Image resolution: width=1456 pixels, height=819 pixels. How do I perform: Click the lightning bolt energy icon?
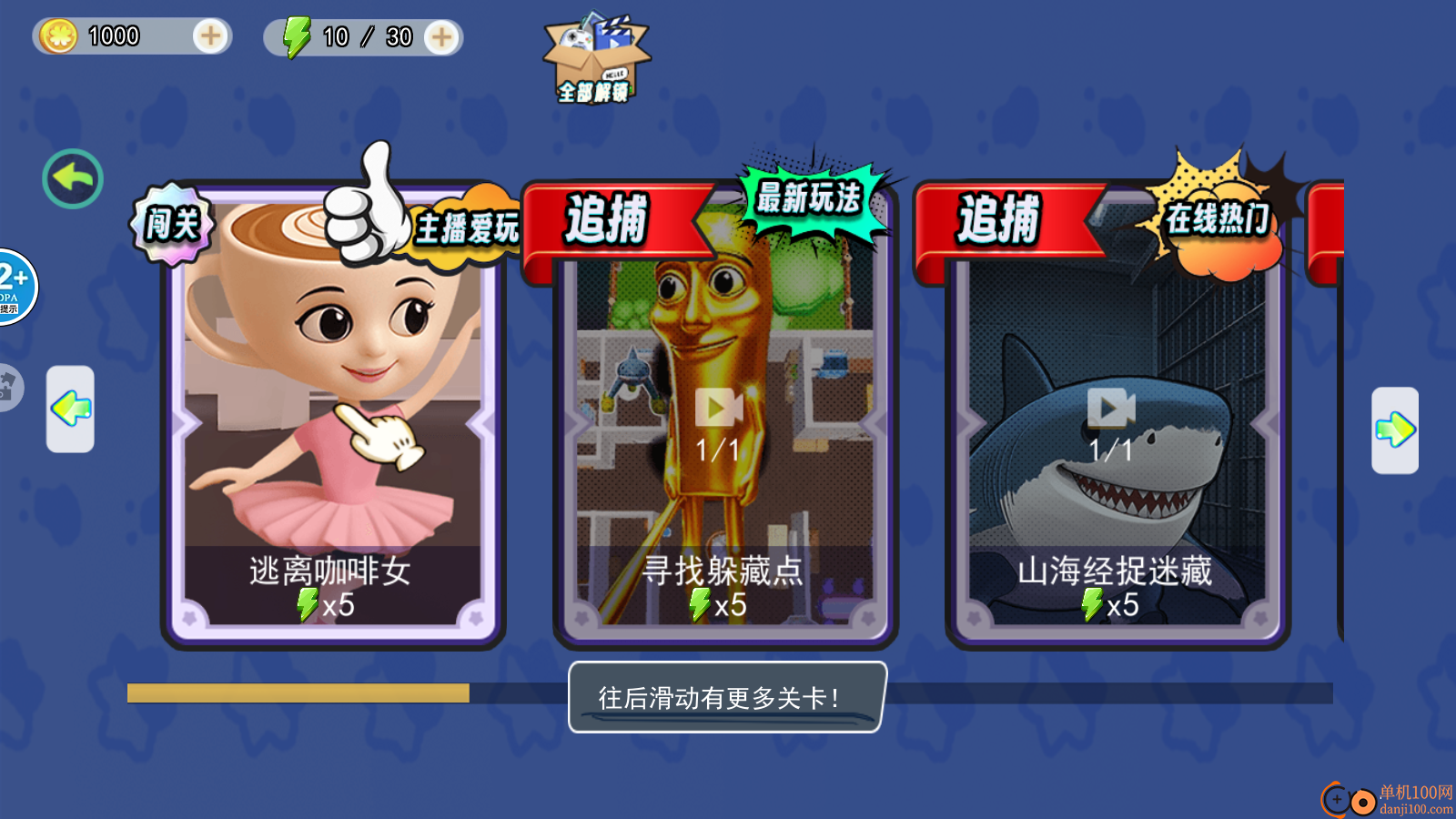click(296, 36)
